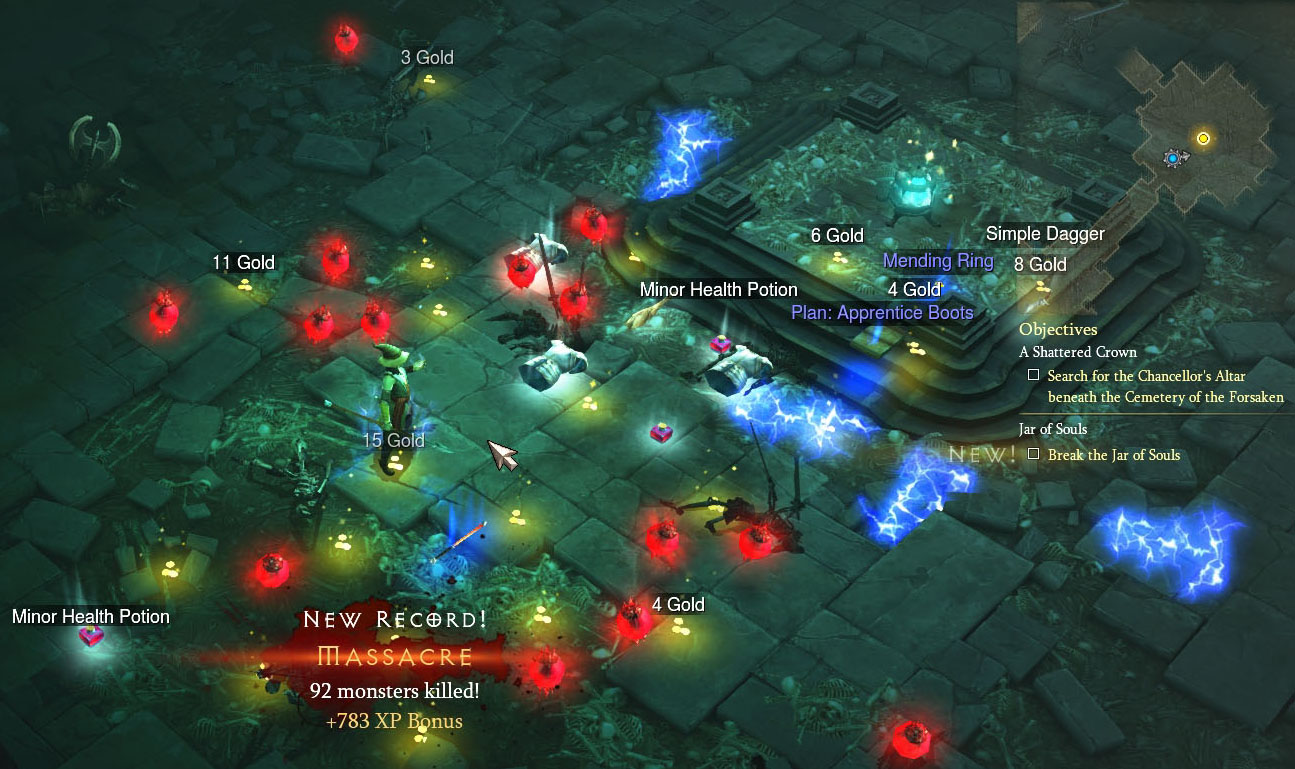Loot the 15 Gold label
1295x769 pixels.
tap(393, 441)
